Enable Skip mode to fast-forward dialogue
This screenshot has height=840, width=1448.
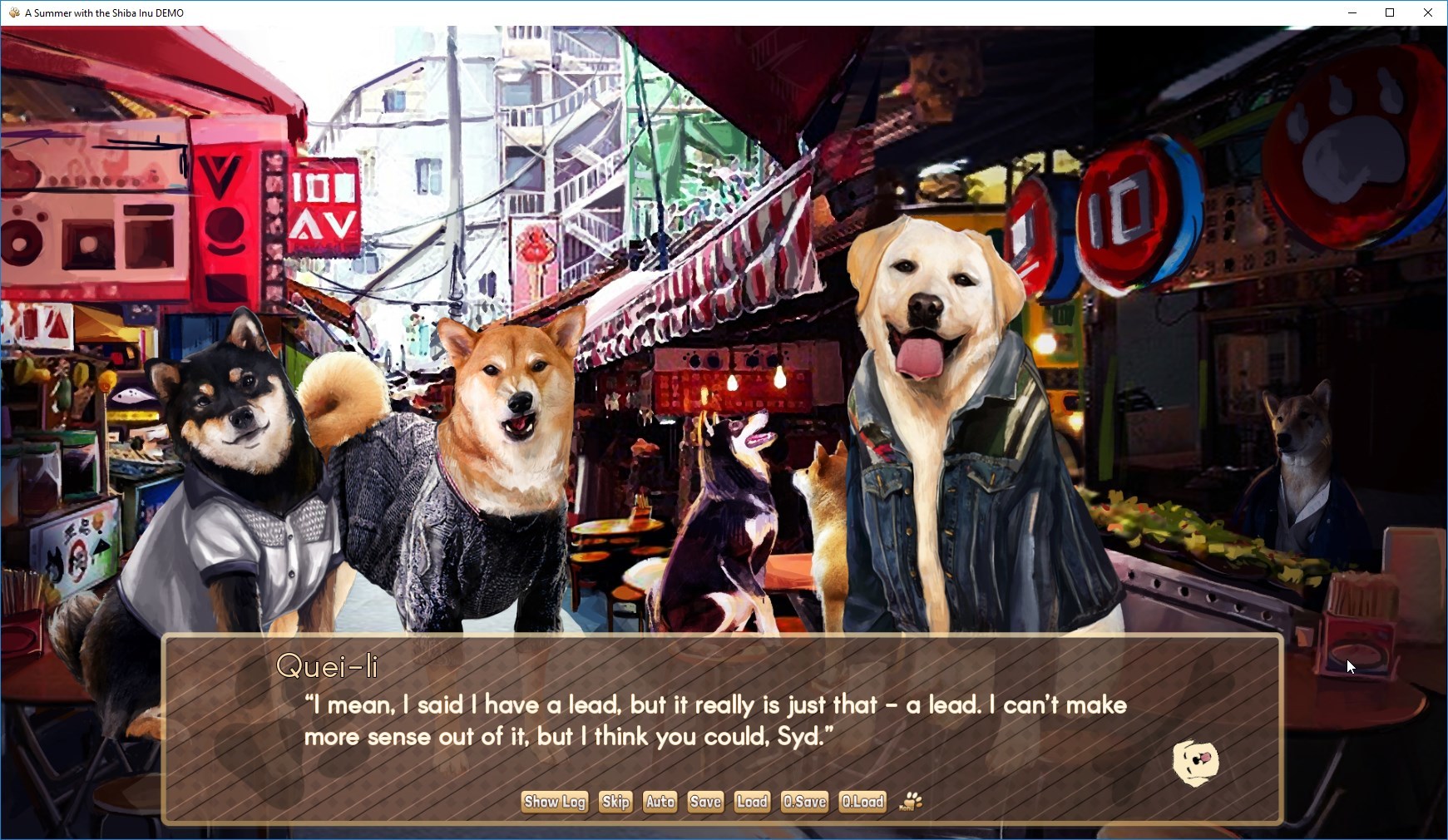pyautogui.click(x=615, y=802)
